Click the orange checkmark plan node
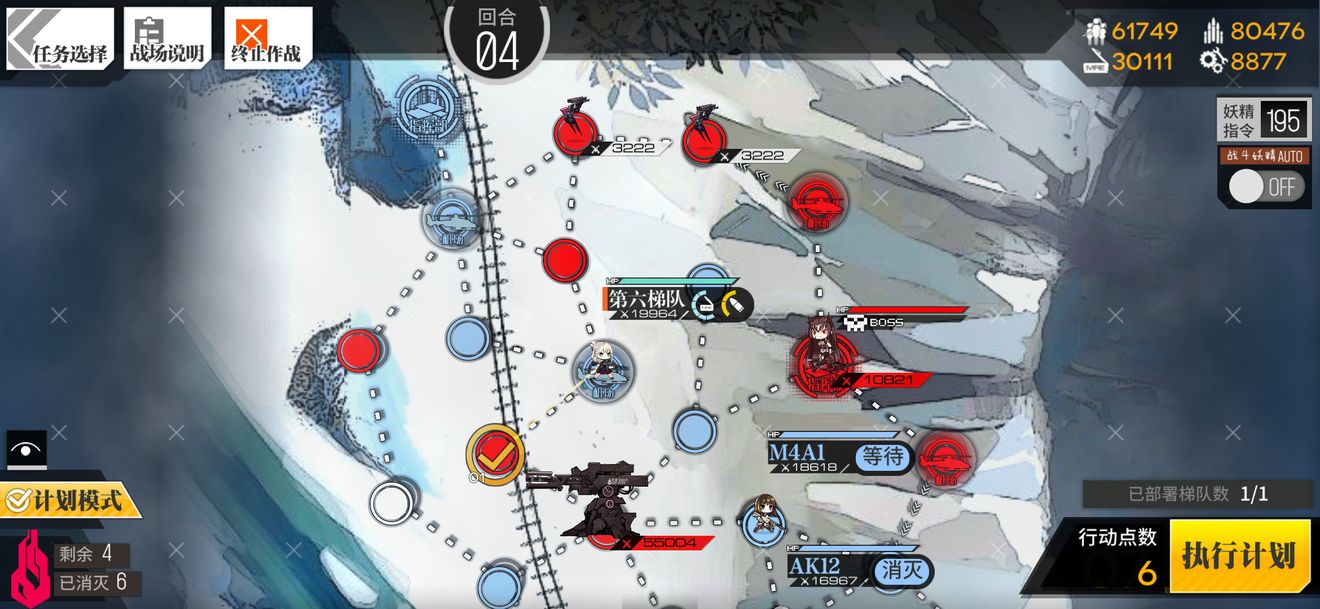Viewport: 1320px width, 609px height. (x=495, y=454)
